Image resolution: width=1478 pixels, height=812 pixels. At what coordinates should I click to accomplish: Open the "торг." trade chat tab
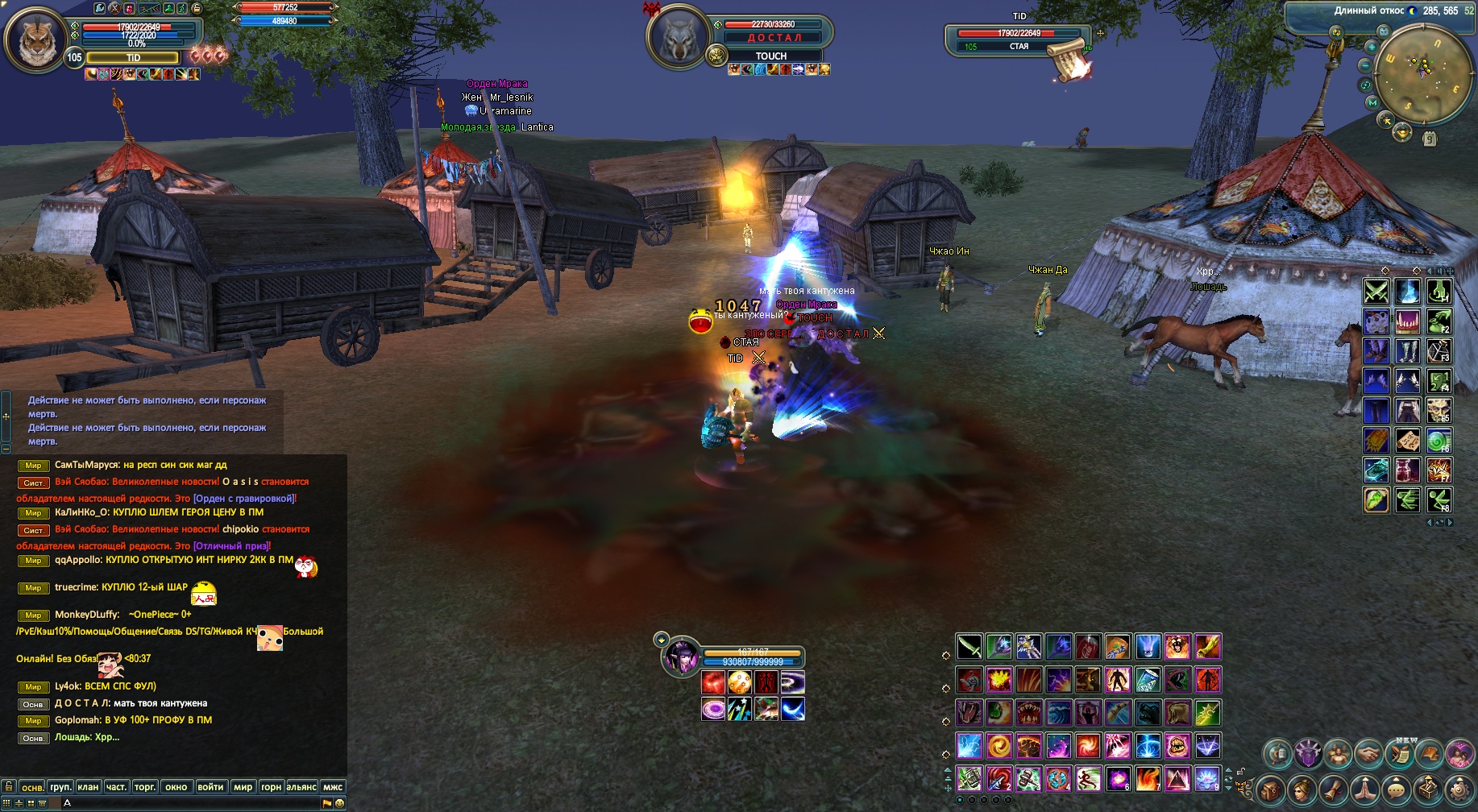click(145, 787)
